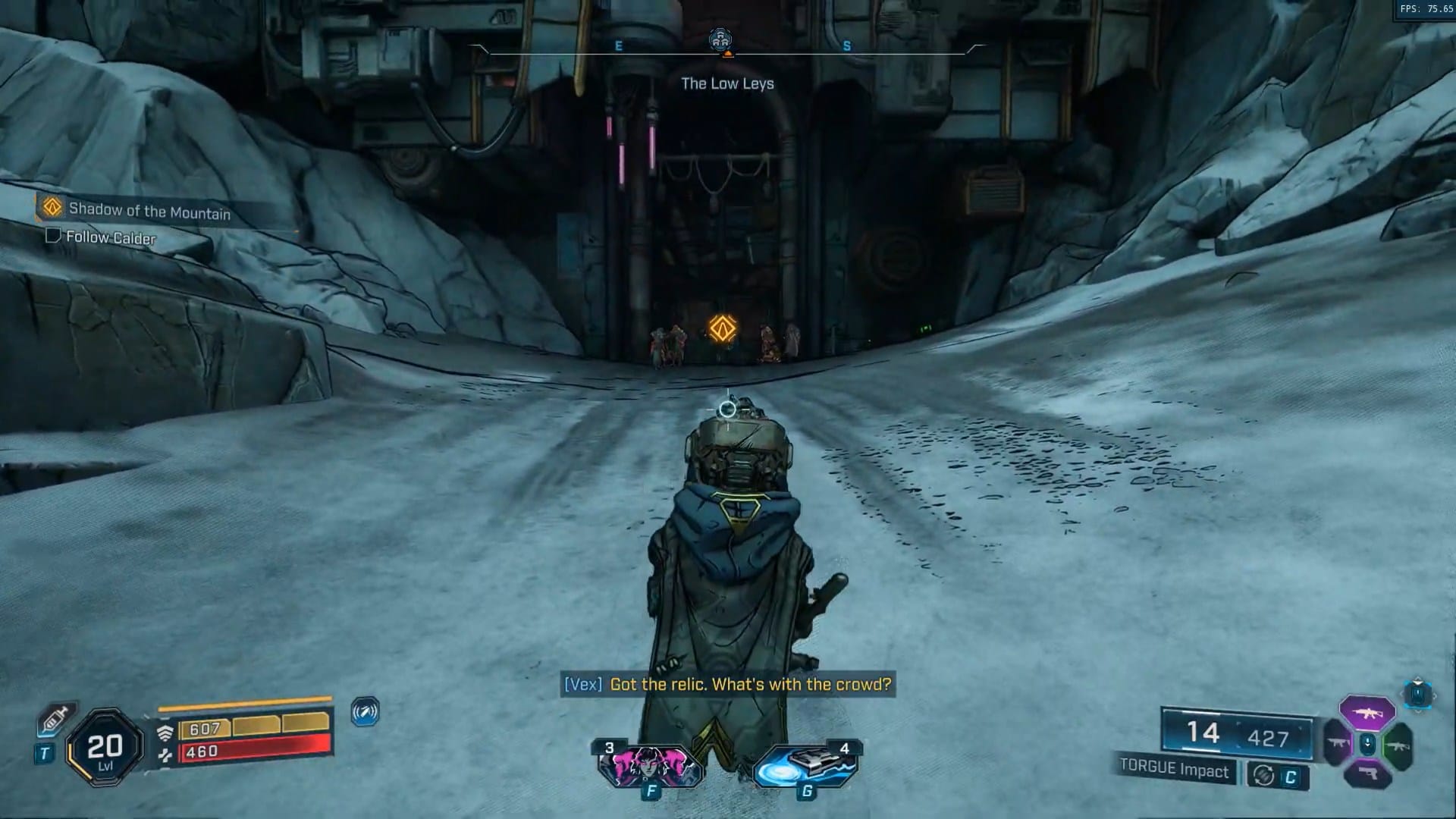The height and width of the screenshot is (819, 1456).
Task: Click the compass bar objective icon
Action: click(x=720, y=41)
